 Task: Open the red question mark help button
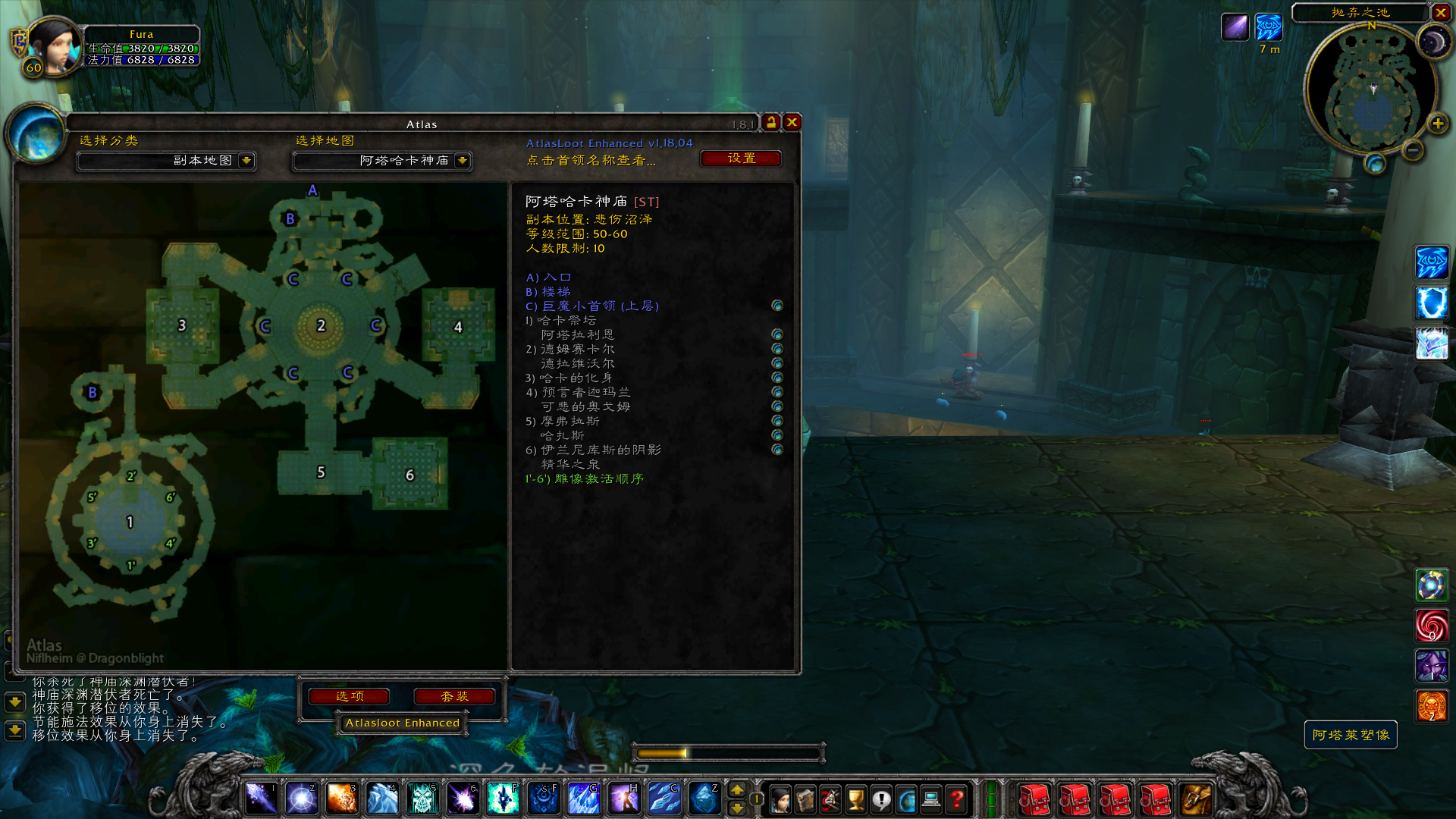point(957,799)
